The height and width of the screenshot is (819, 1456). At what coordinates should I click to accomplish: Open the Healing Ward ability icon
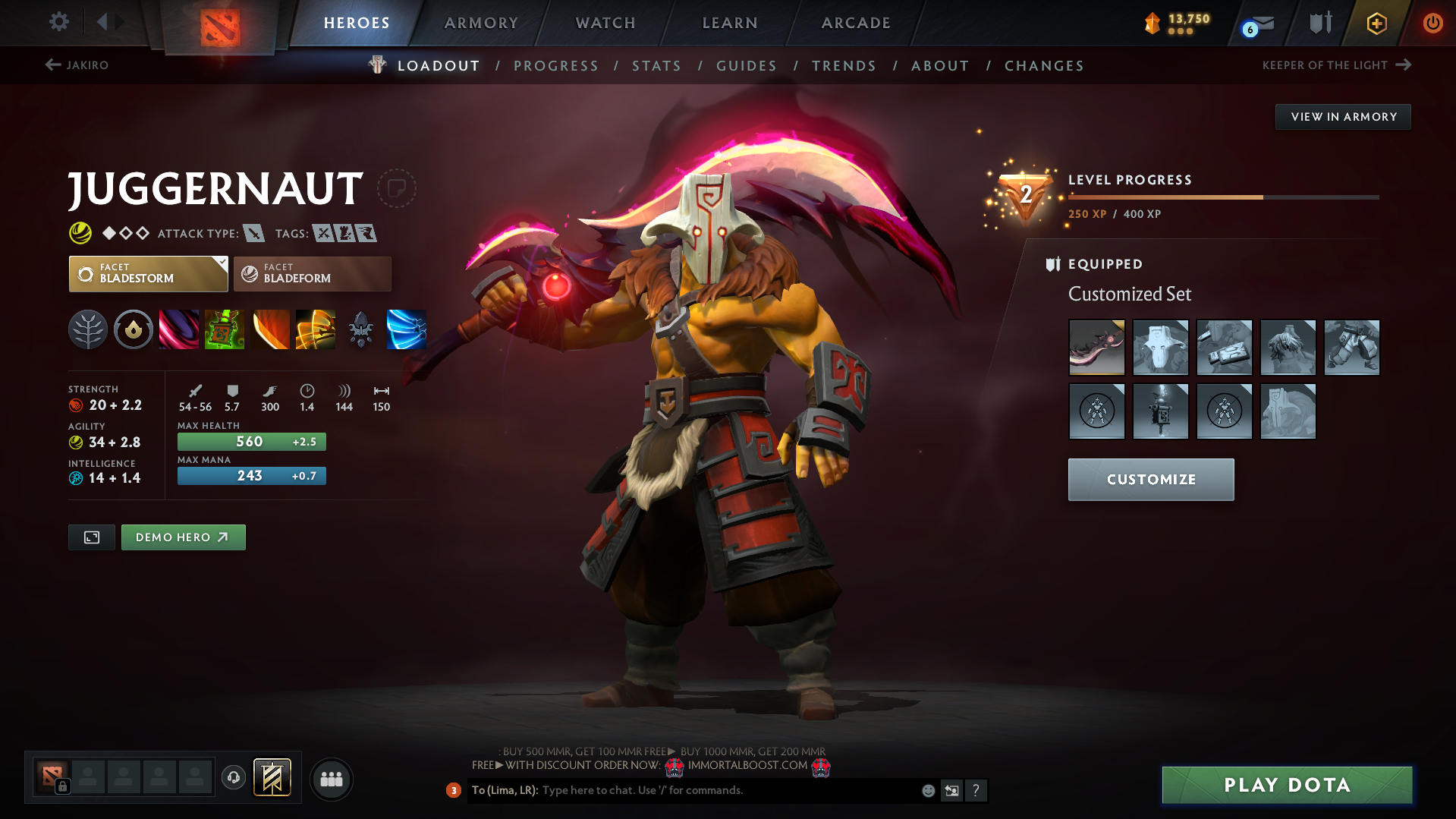coord(225,329)
